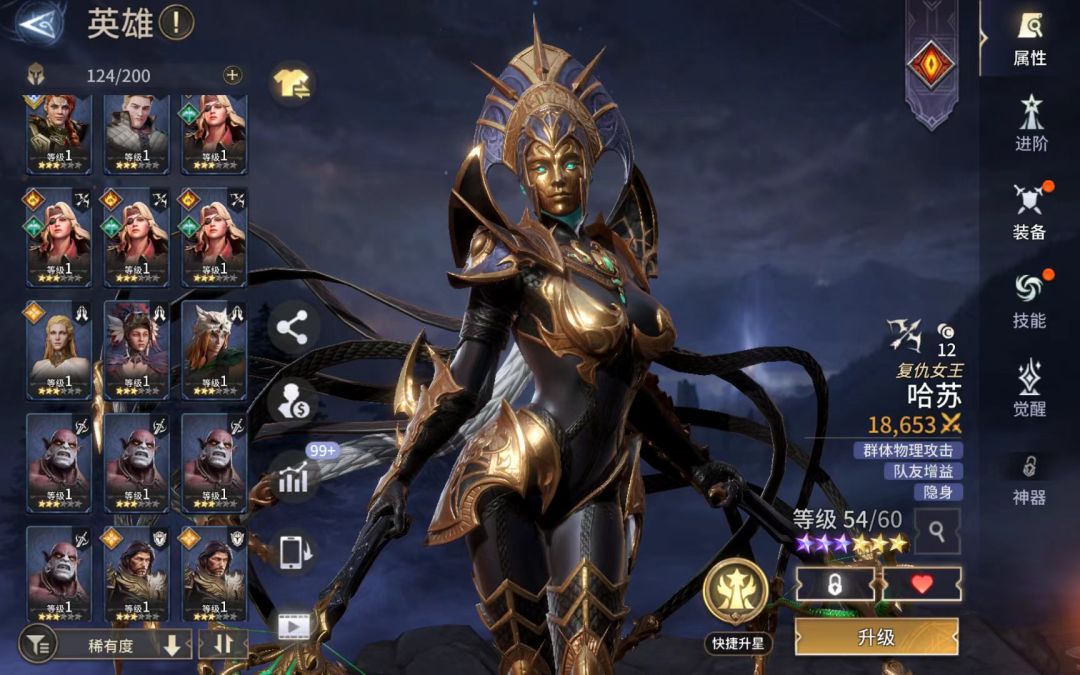The width and height of the screenshot is (1080, 675).
Task: Open the outfit swap shirt icon
Action: (292, 84)
